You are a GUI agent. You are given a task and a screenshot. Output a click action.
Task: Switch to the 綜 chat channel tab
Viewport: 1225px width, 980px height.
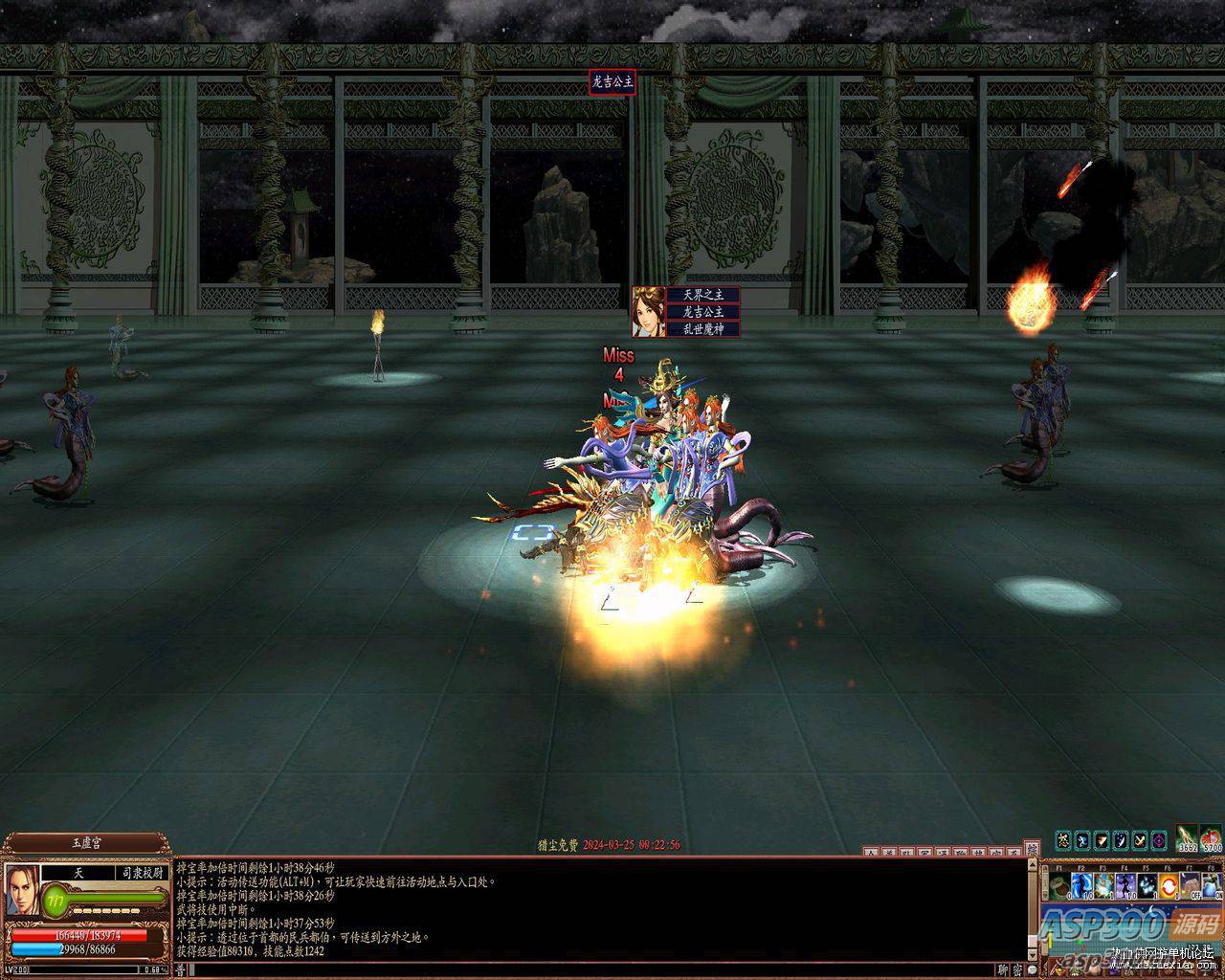pyautogui.click(x=1031, y=849)
